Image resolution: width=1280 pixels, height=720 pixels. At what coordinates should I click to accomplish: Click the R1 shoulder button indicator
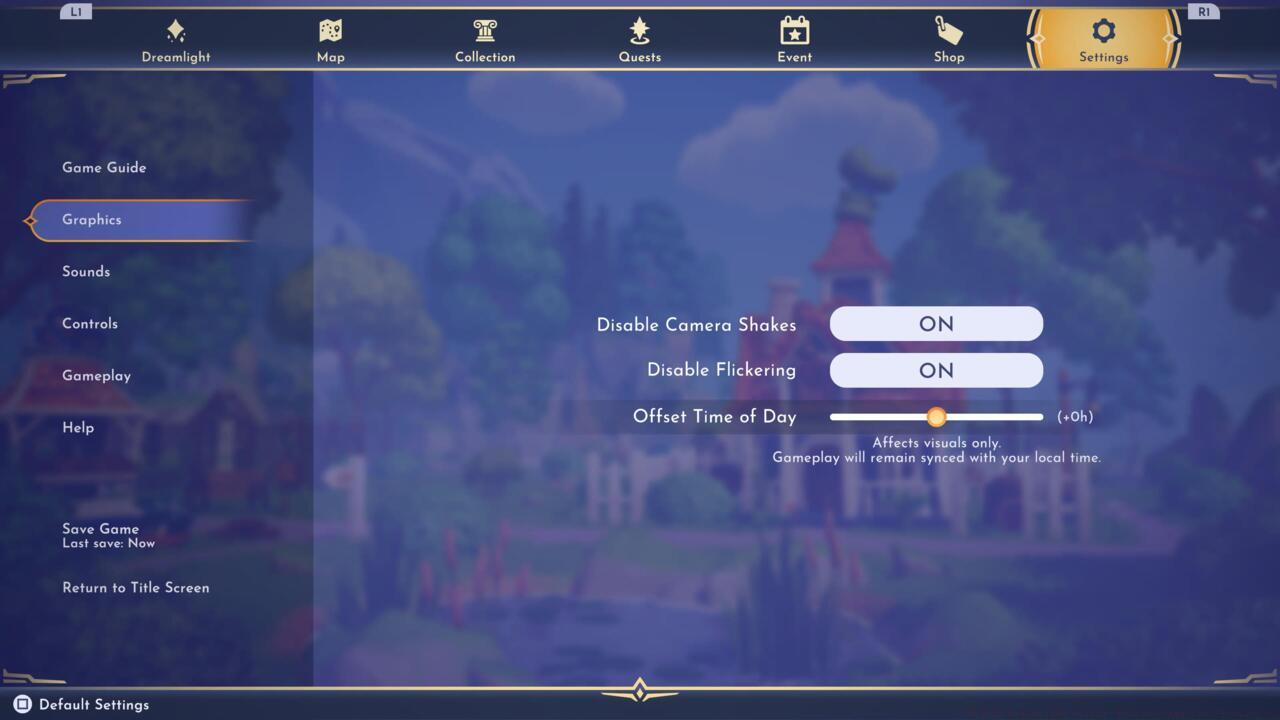(x=1204, y=12)
